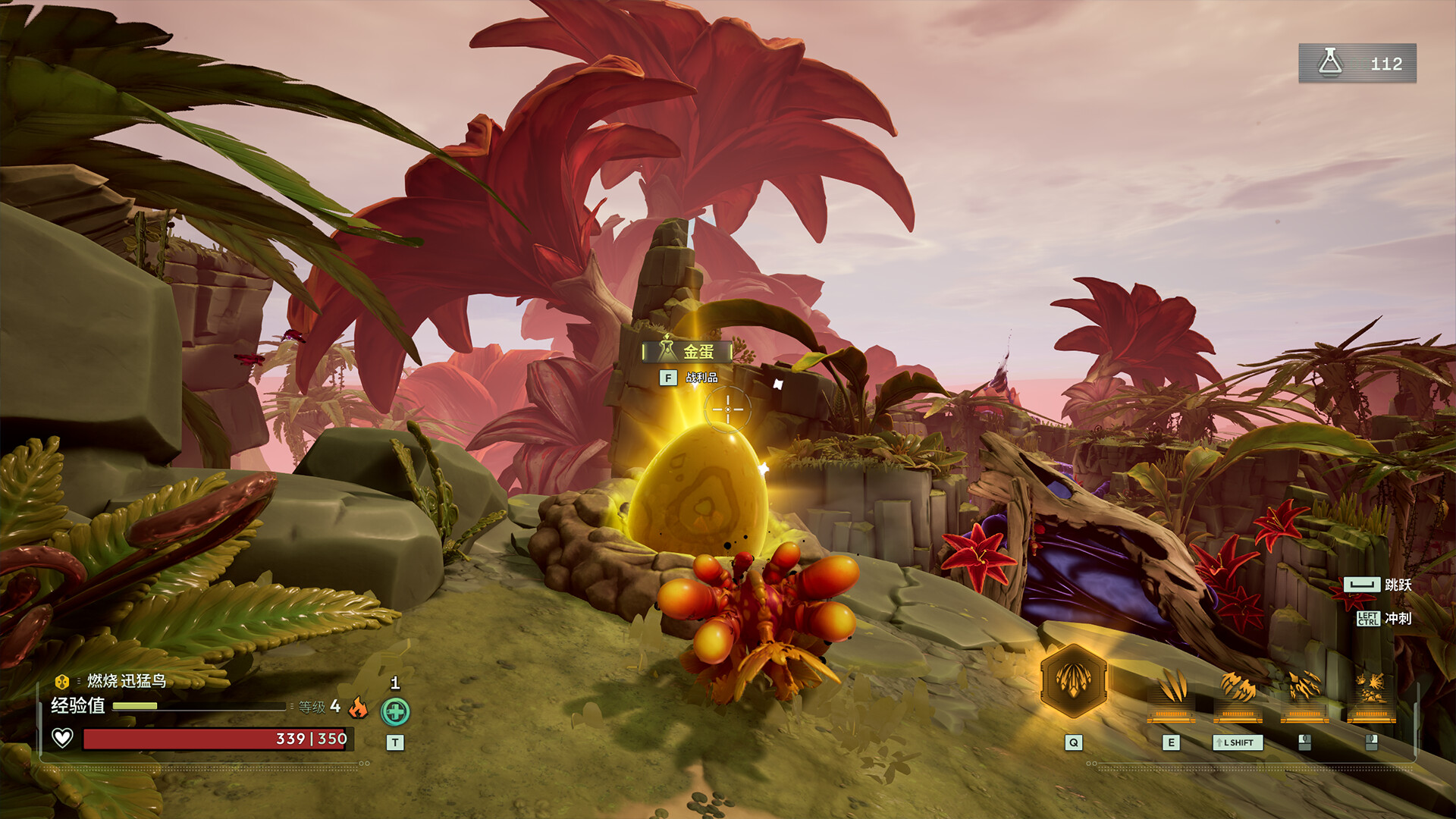Open the flask resource counter showing 112
The height and width of the screenshot is (819, 1456).
click(1357, 64)
